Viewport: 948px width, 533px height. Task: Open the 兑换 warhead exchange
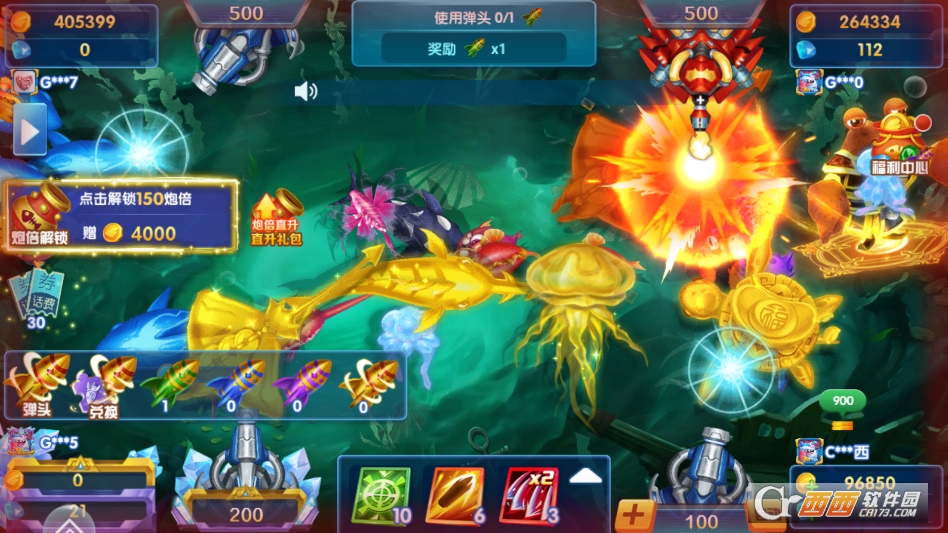pos(104,385)
